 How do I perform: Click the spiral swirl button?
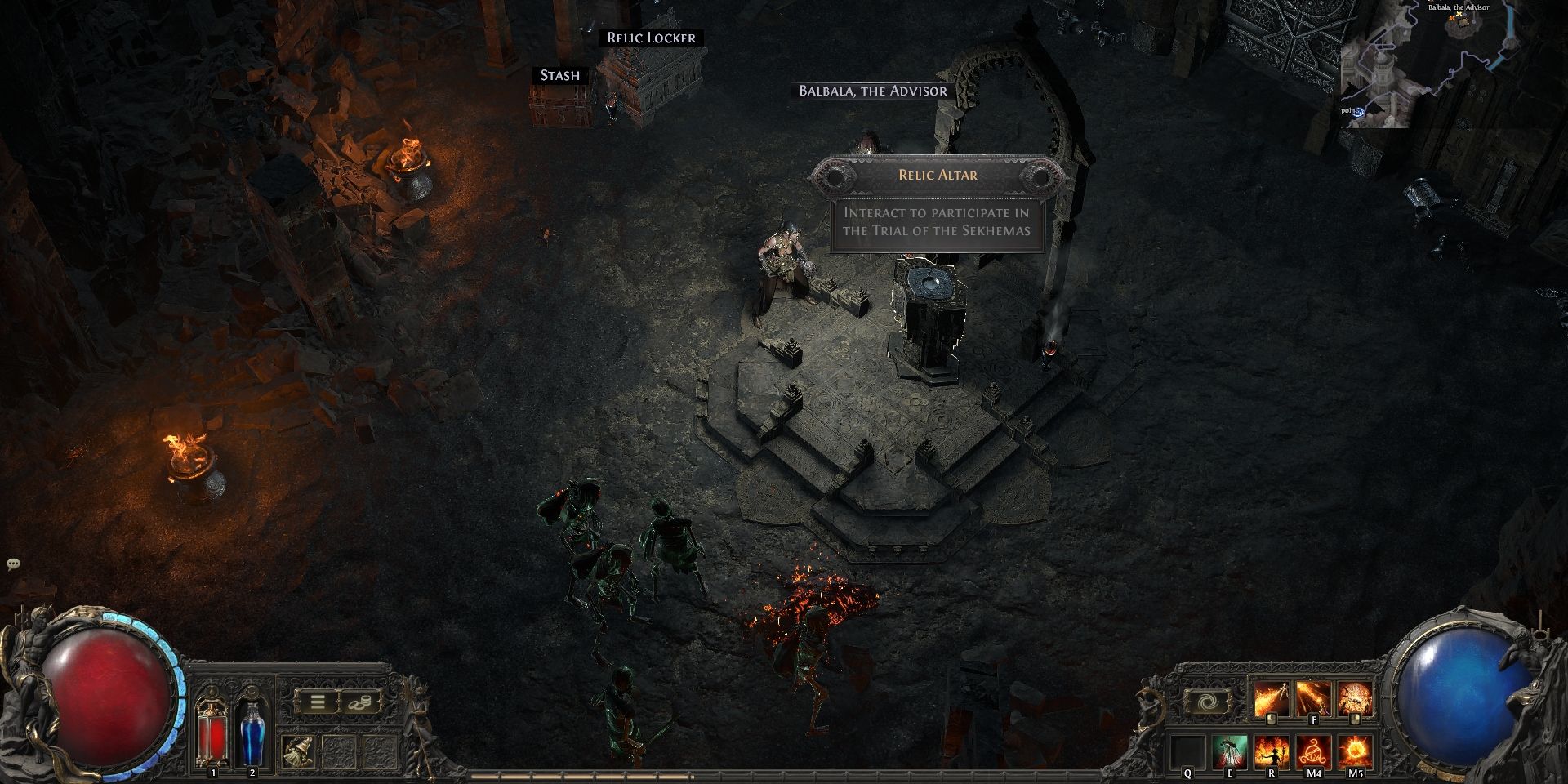click(x=1207, y=702)
